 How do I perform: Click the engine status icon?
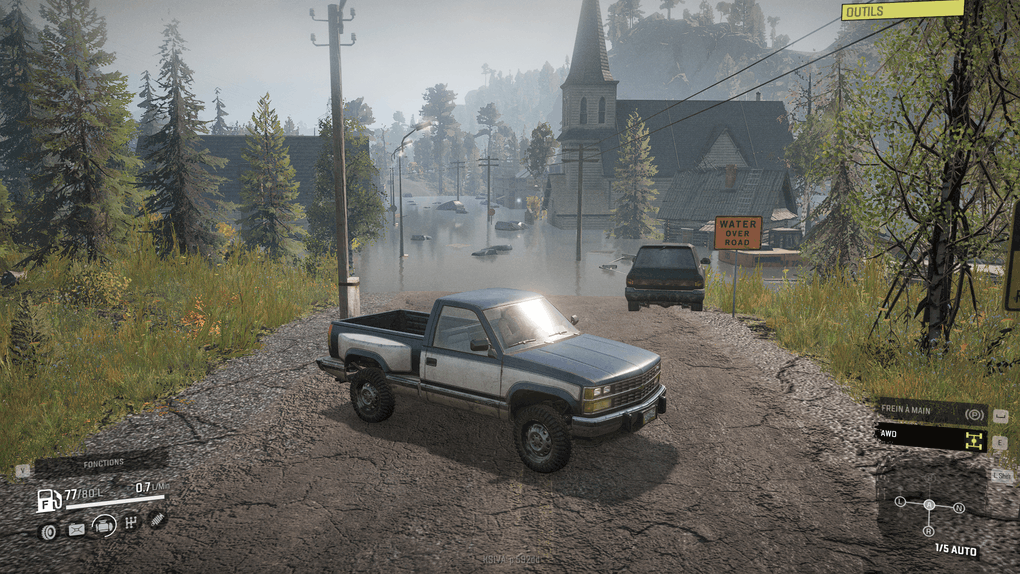click(103, 525)
